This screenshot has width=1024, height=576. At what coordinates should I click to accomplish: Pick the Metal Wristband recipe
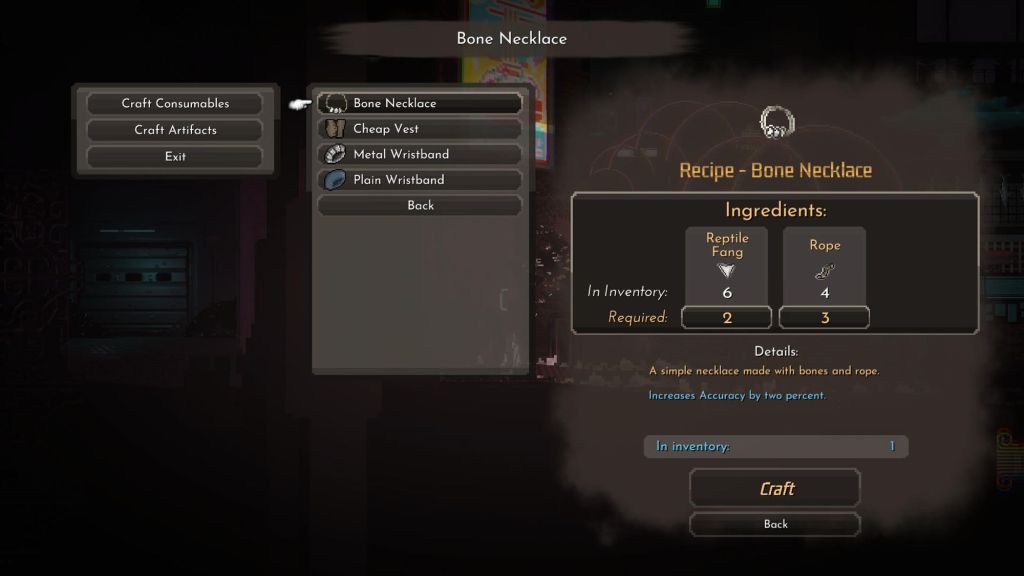point(420,154)
